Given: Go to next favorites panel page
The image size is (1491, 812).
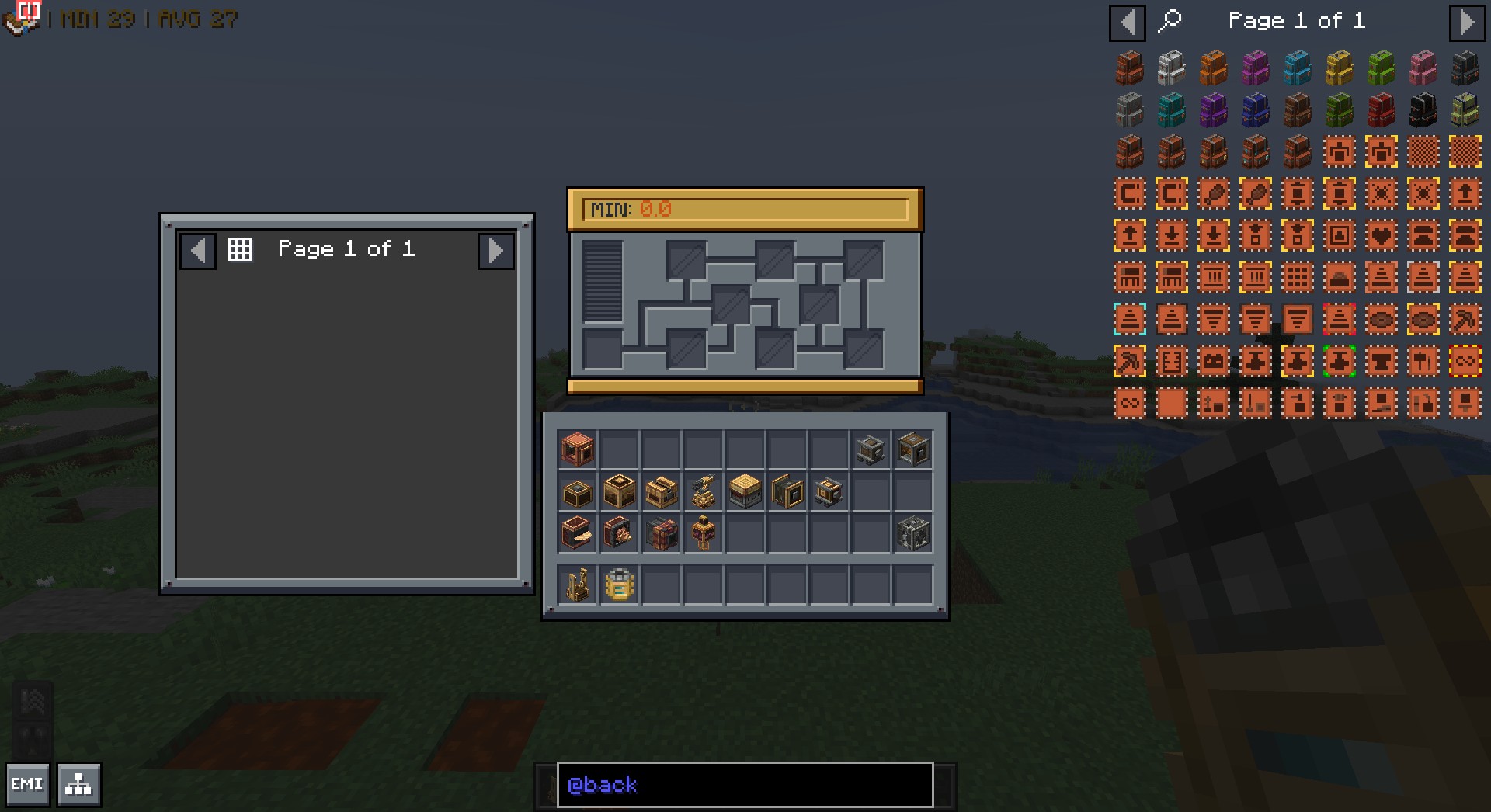Looking at the screenshot, I should [x=495, y=251].
